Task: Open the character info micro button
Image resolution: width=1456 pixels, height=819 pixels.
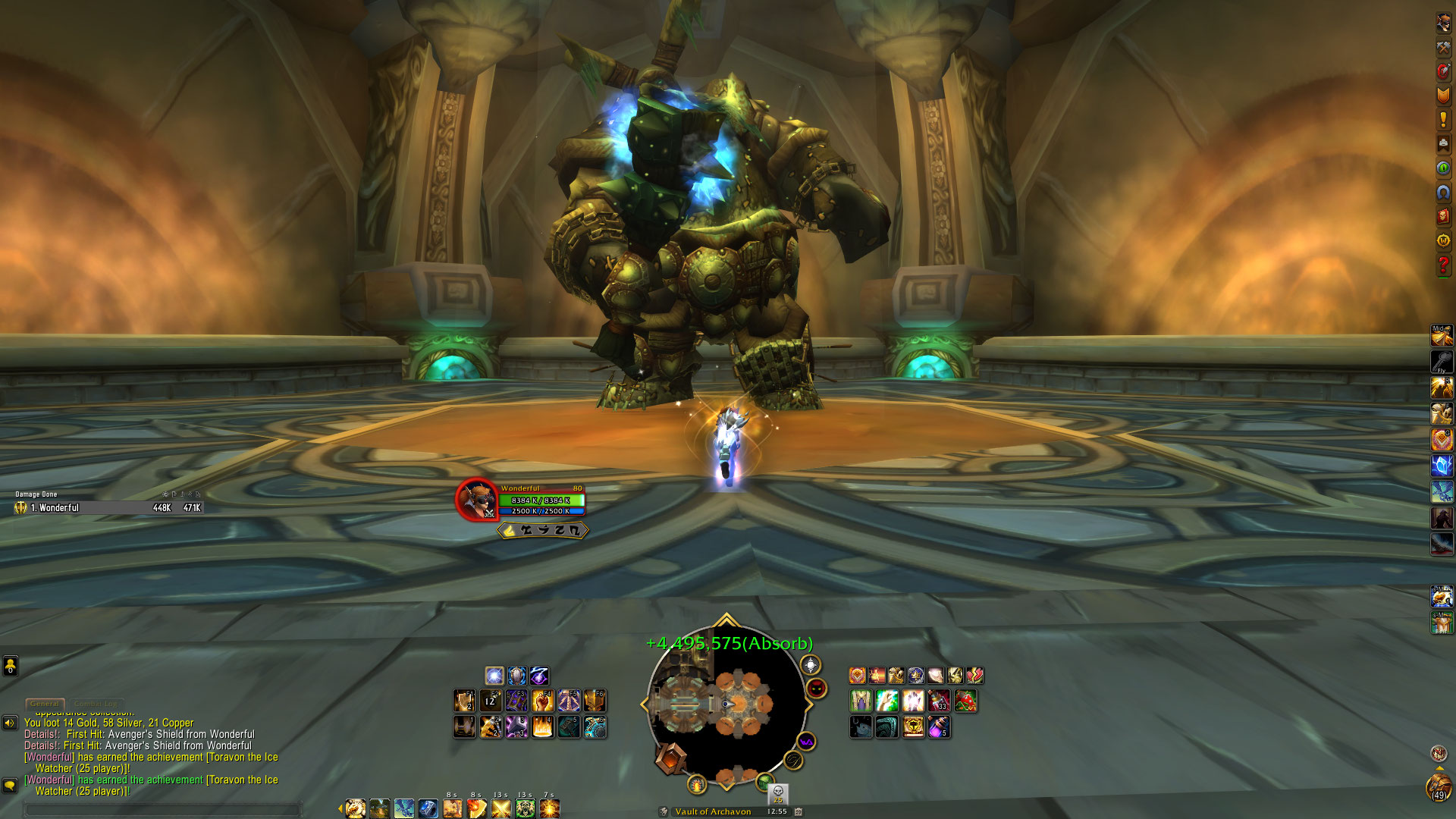Action: pos(1443,23)
